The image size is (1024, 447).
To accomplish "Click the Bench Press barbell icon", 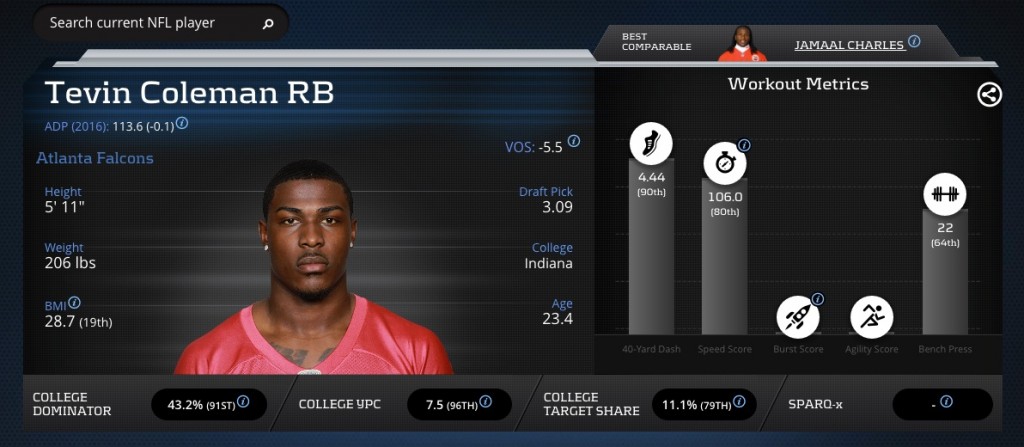I will click(x=944, y=194).
